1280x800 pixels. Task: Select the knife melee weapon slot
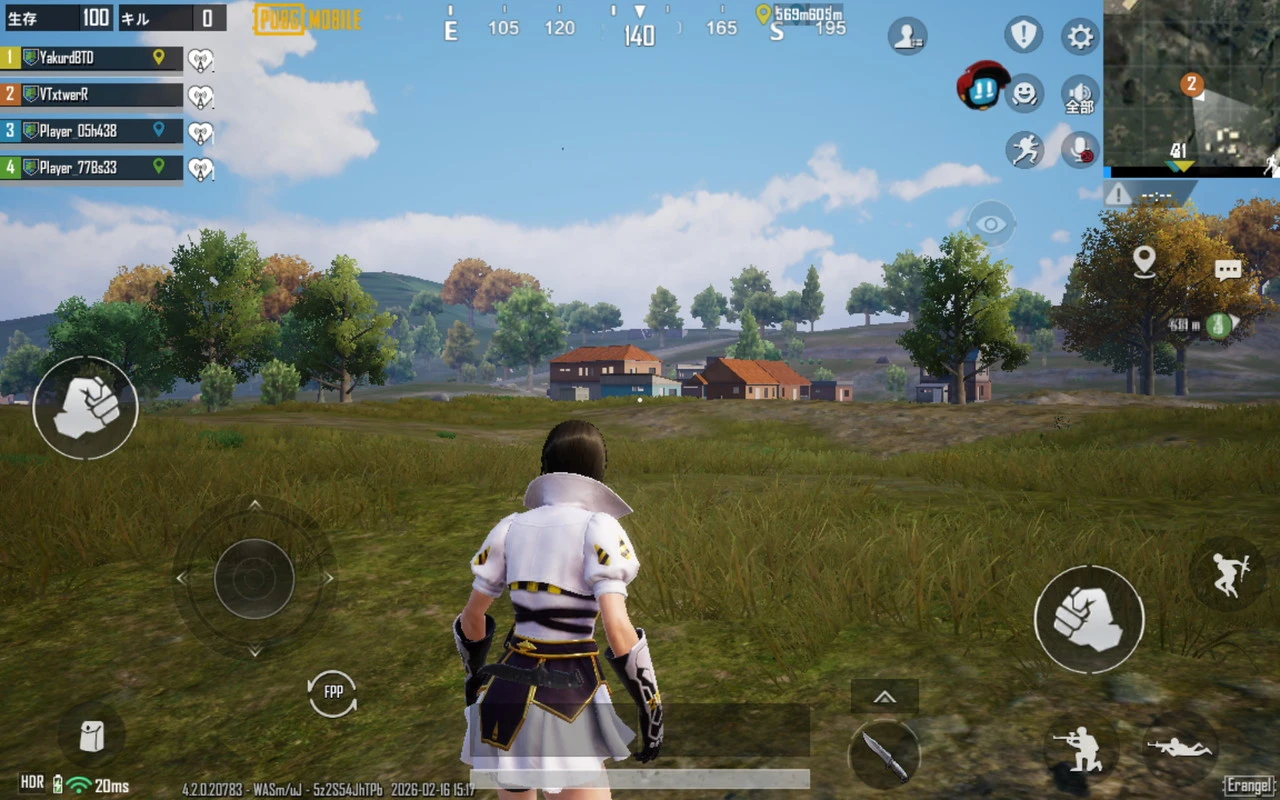(x=884, y=754)
